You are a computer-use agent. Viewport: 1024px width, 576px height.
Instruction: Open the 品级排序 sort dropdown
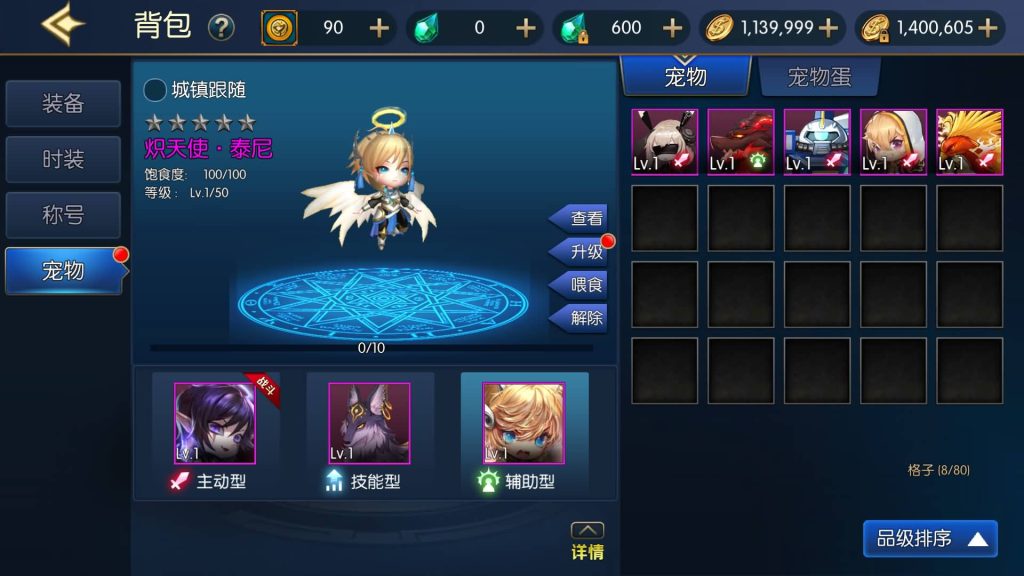[x=930, y=539]
